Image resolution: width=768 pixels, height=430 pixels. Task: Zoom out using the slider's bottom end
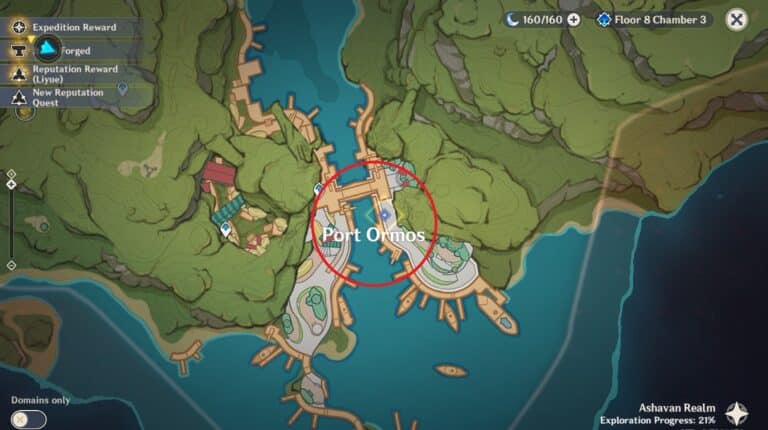[x=11, y=265]
